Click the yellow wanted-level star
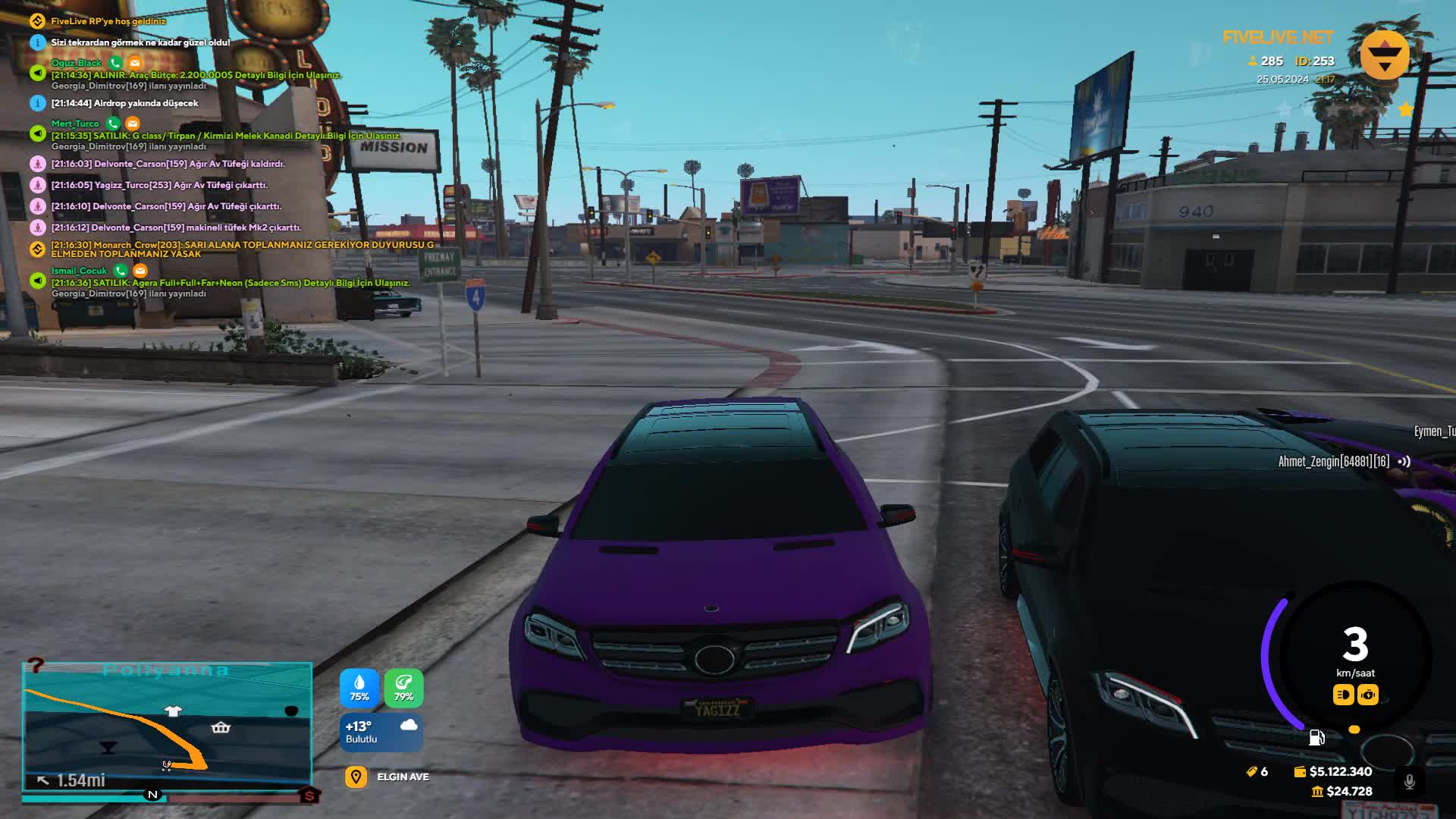This screenshot has height=819, width=1456. click(1405, 109)
